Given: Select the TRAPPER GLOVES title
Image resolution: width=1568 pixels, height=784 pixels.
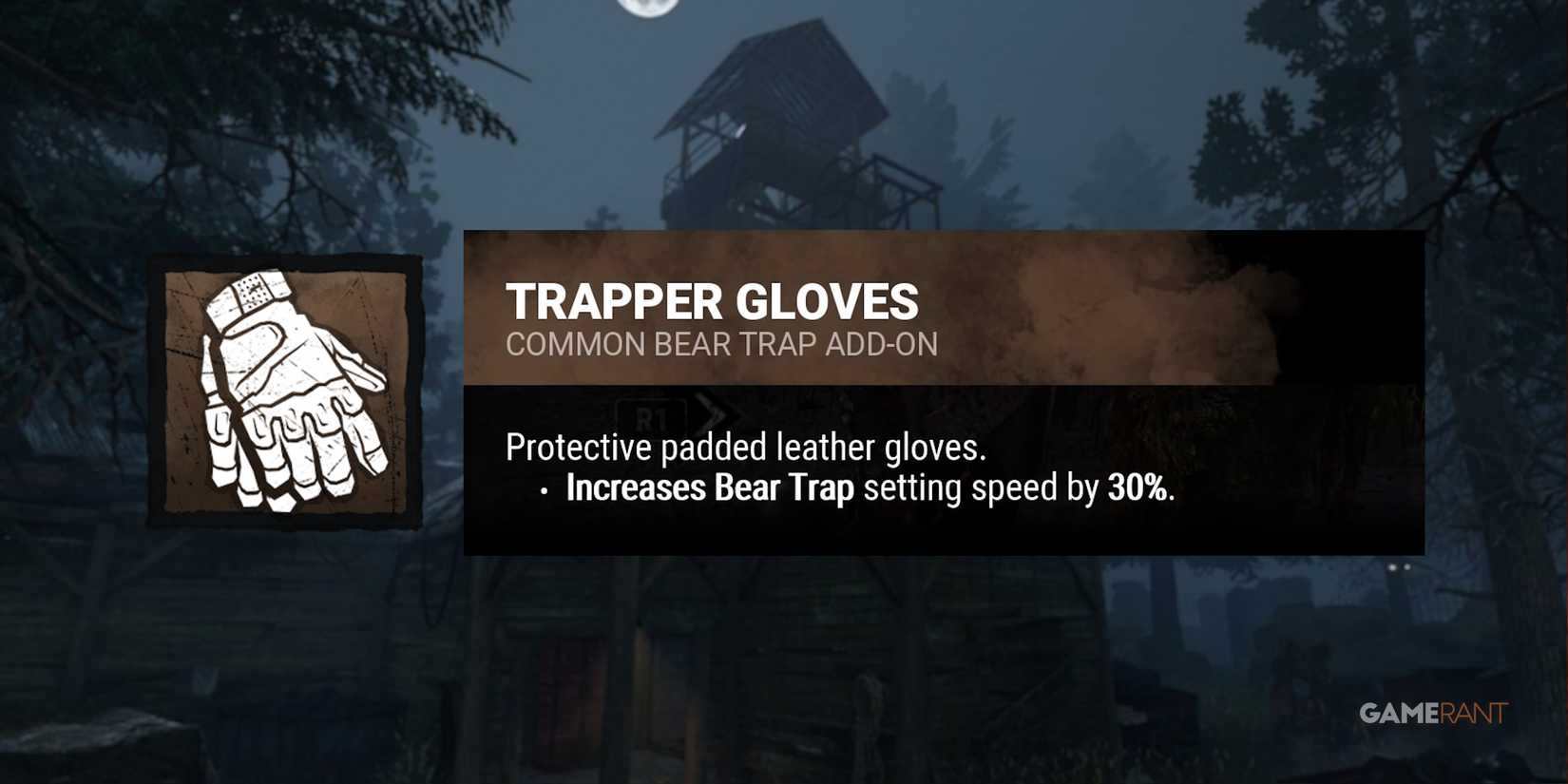Looking at the screenshot, I should 713,302.
